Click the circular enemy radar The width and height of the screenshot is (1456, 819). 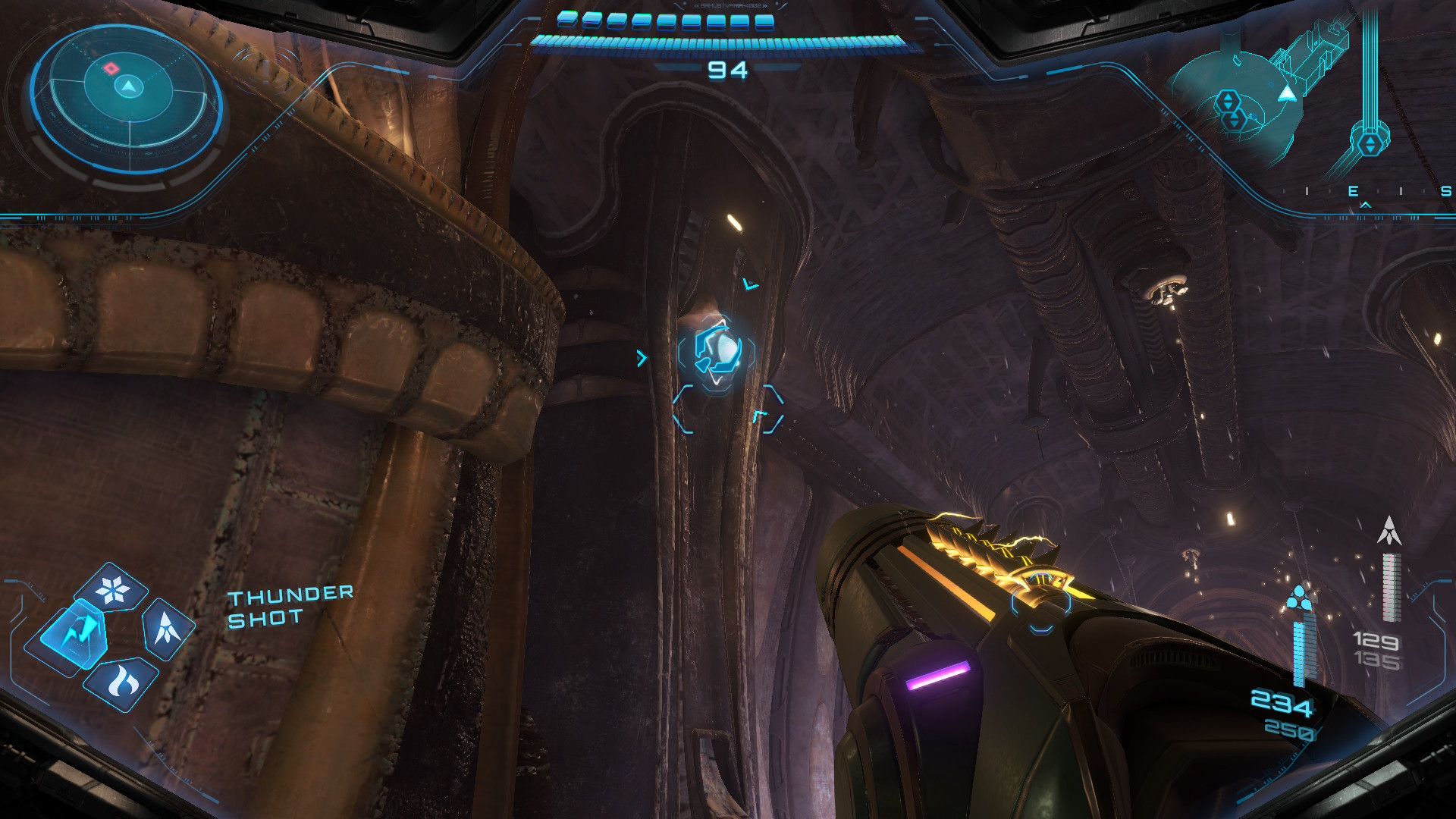point(127,100)
